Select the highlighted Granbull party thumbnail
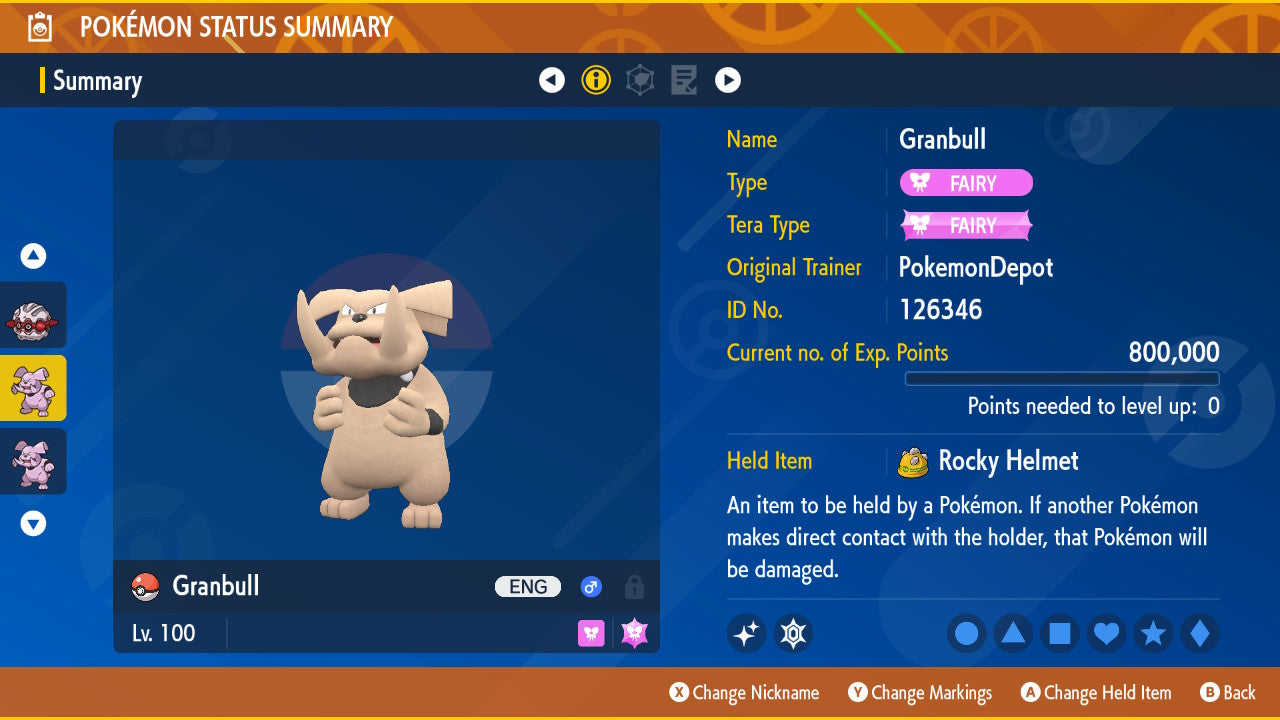 tap(33, 388)
